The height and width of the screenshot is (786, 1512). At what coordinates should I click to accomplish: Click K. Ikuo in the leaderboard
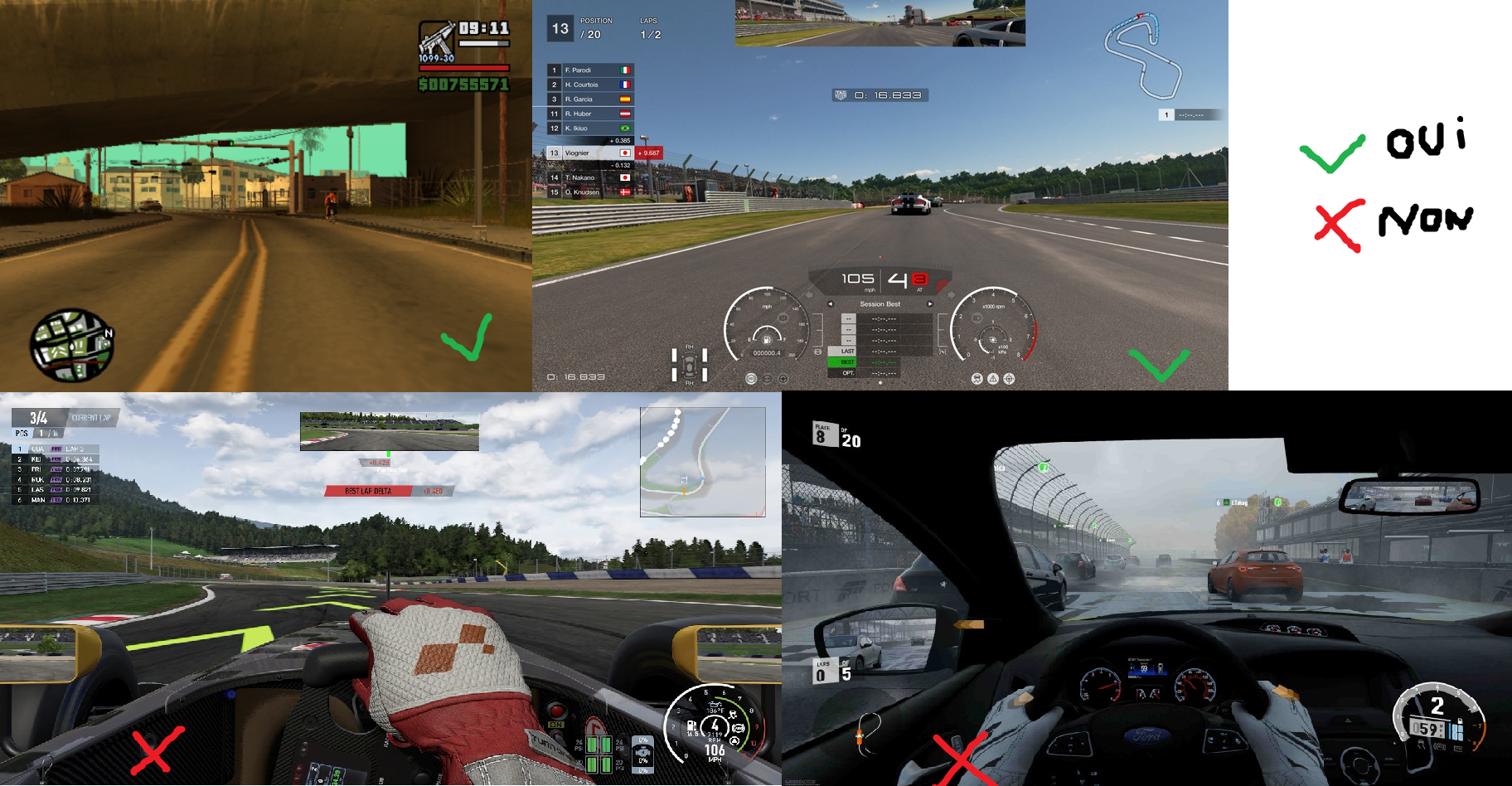tap(590, 129)
